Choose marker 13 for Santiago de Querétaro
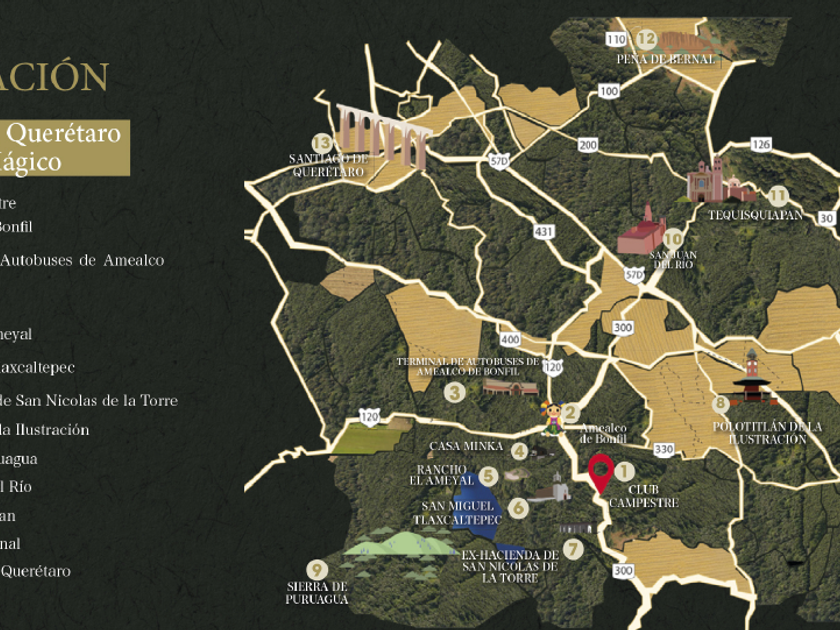 click(321, 143)
